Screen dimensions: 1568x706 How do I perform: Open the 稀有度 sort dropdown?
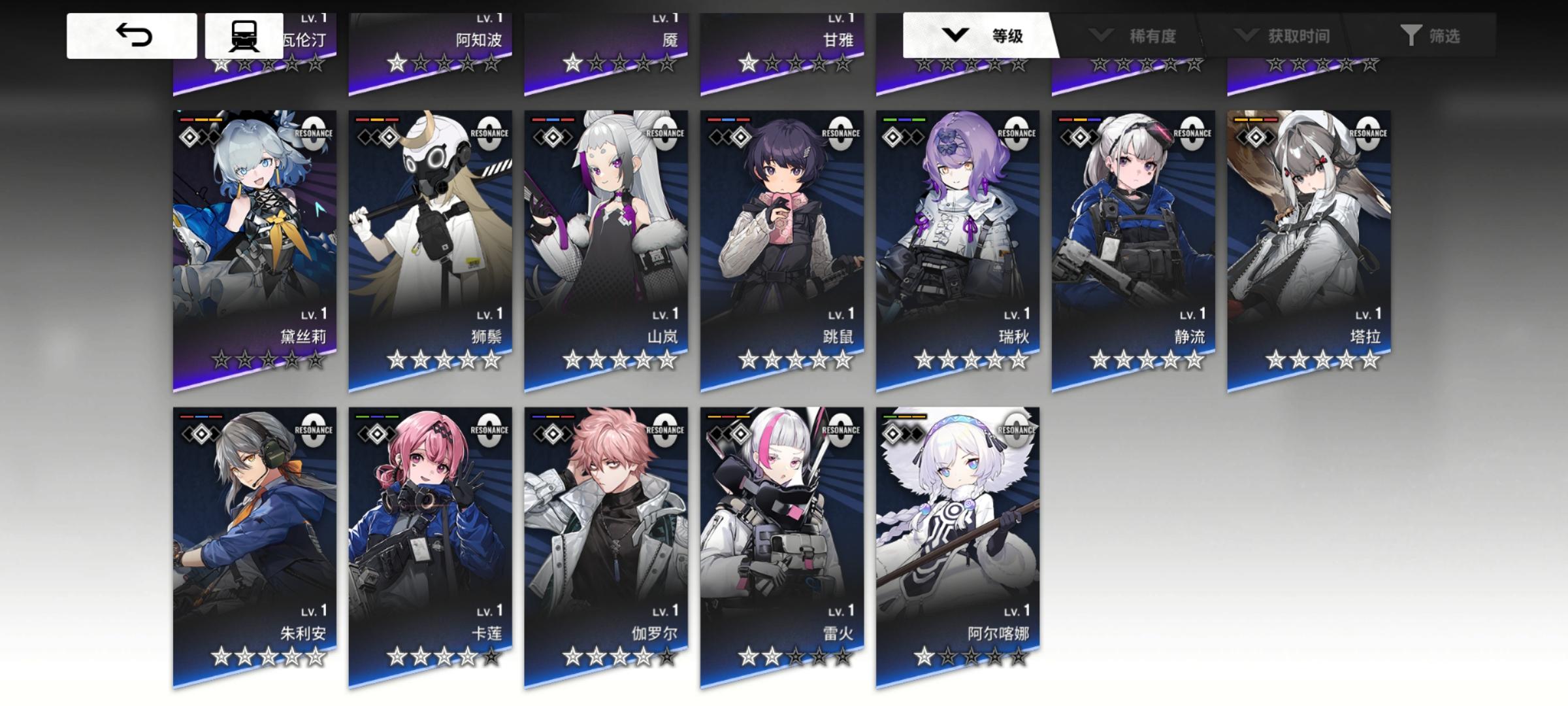[x=1138, y=37]
